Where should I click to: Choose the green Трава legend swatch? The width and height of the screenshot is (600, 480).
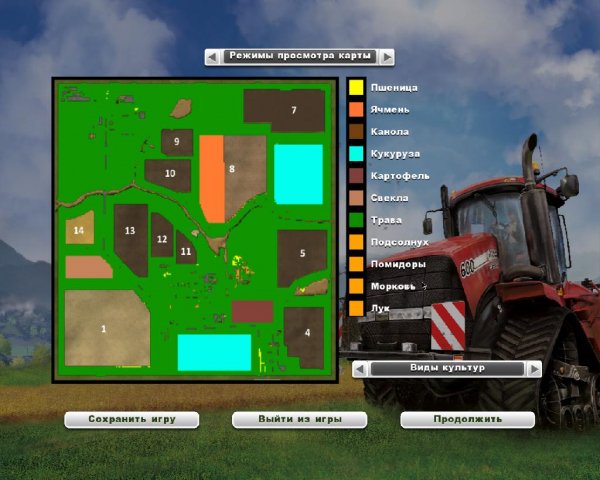[x=355, y=220]
